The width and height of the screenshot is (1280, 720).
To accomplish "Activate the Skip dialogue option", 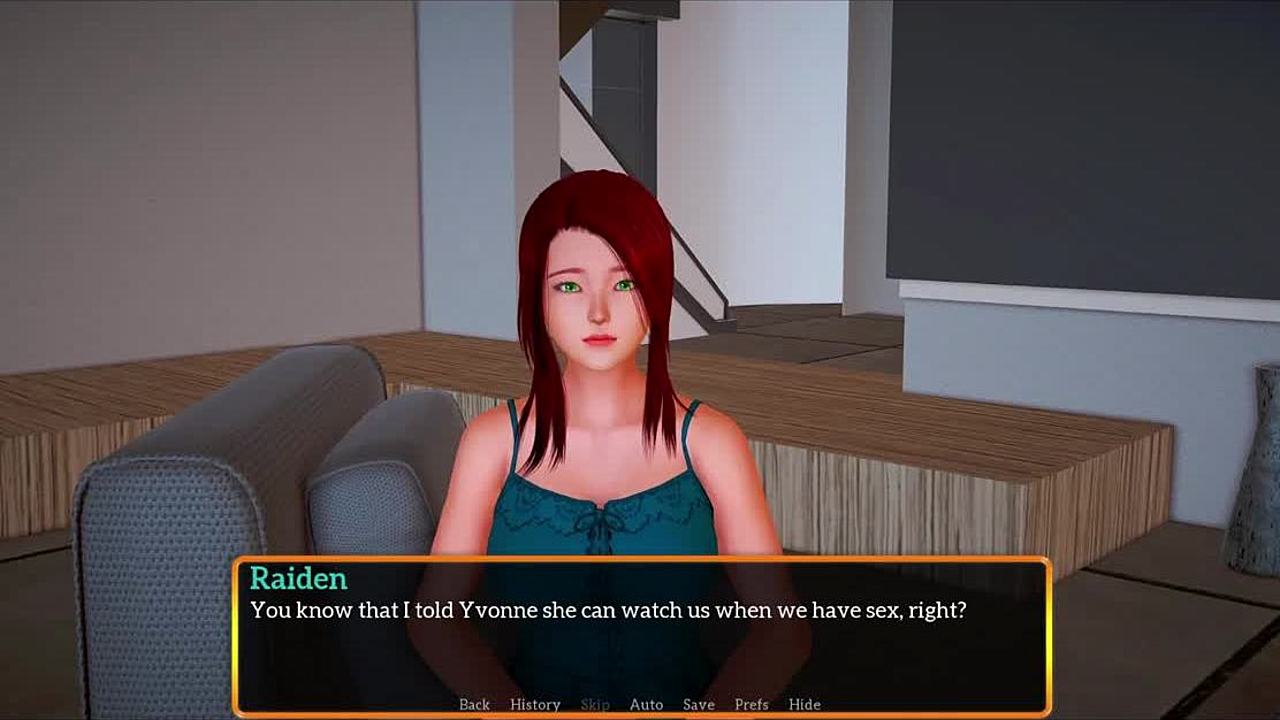I will pyautogui.click(x=595, y=704).
